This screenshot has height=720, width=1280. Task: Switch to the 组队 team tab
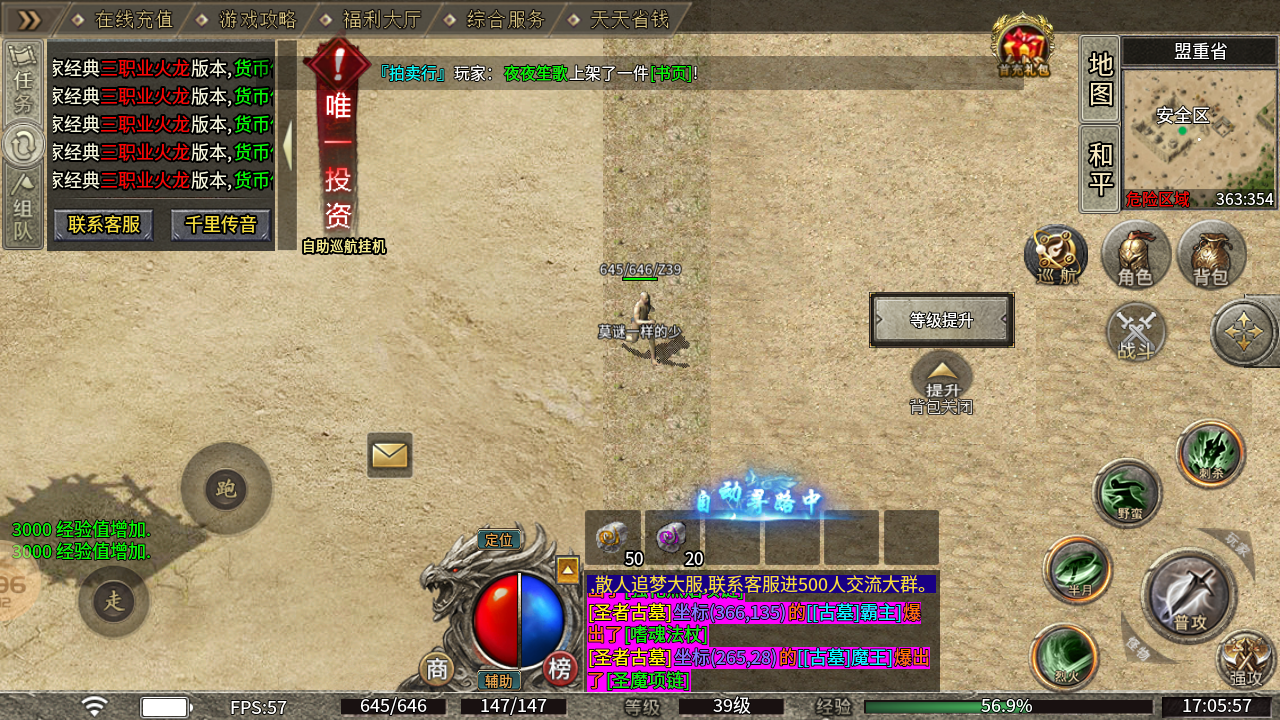22,210
